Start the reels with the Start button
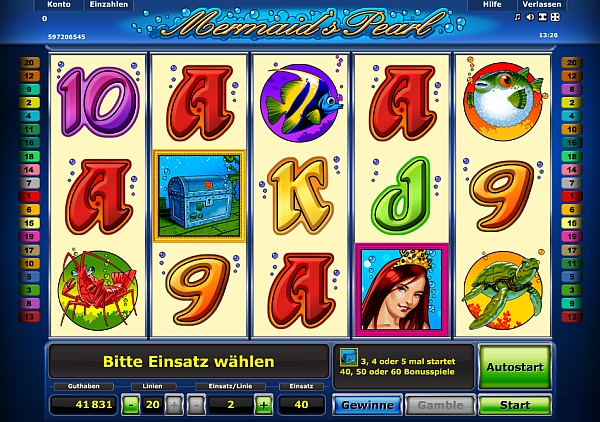Viewport: 600px width, 422px height. point(514,405)
